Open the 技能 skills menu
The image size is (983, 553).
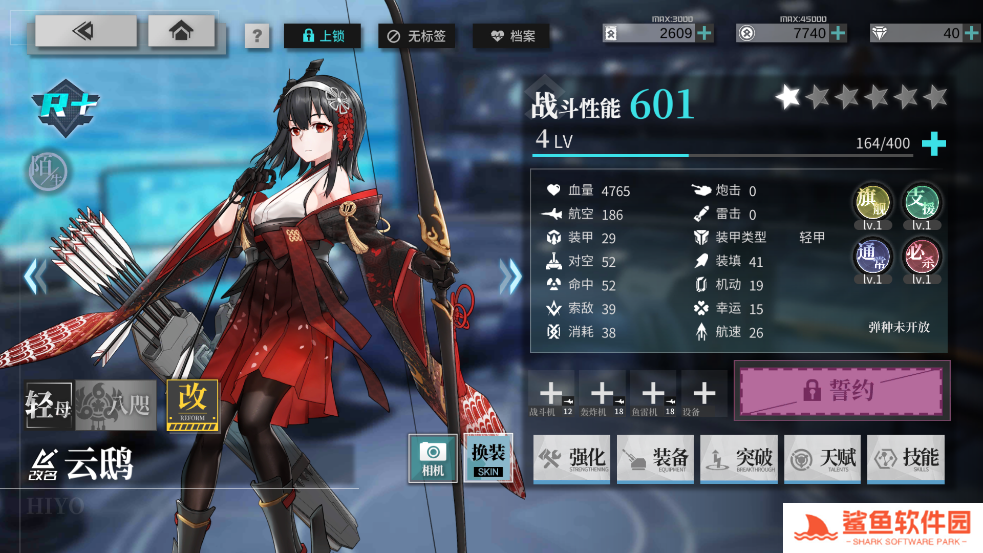(x=906, y=458)
